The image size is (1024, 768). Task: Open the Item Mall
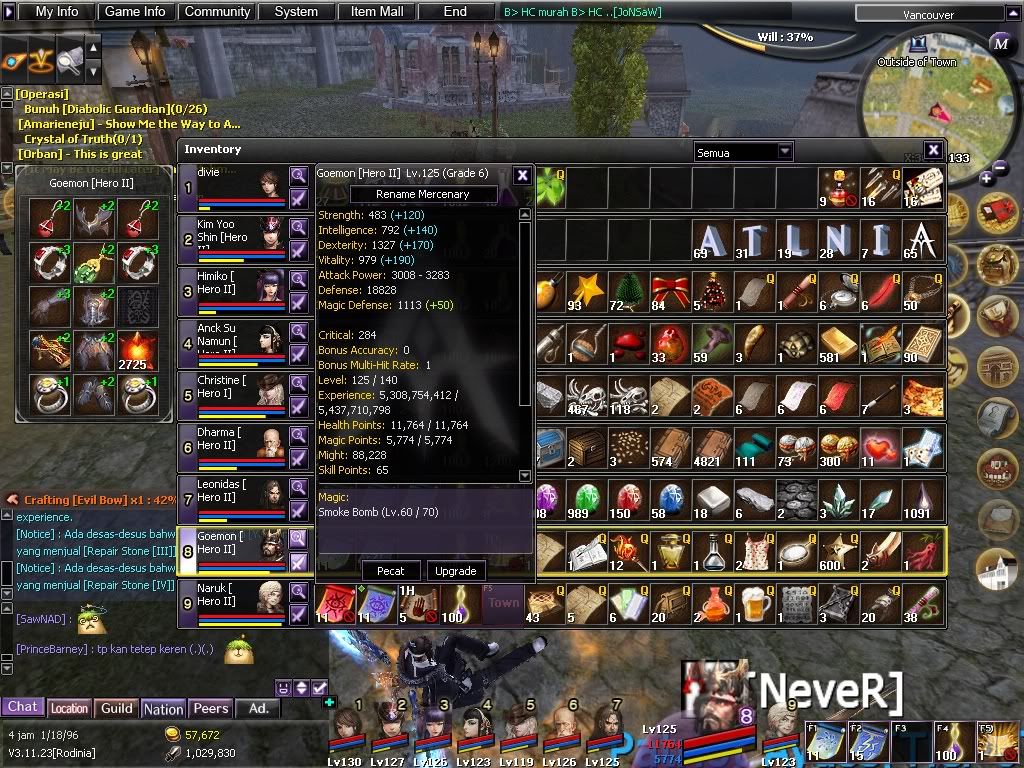coord(377,12)
